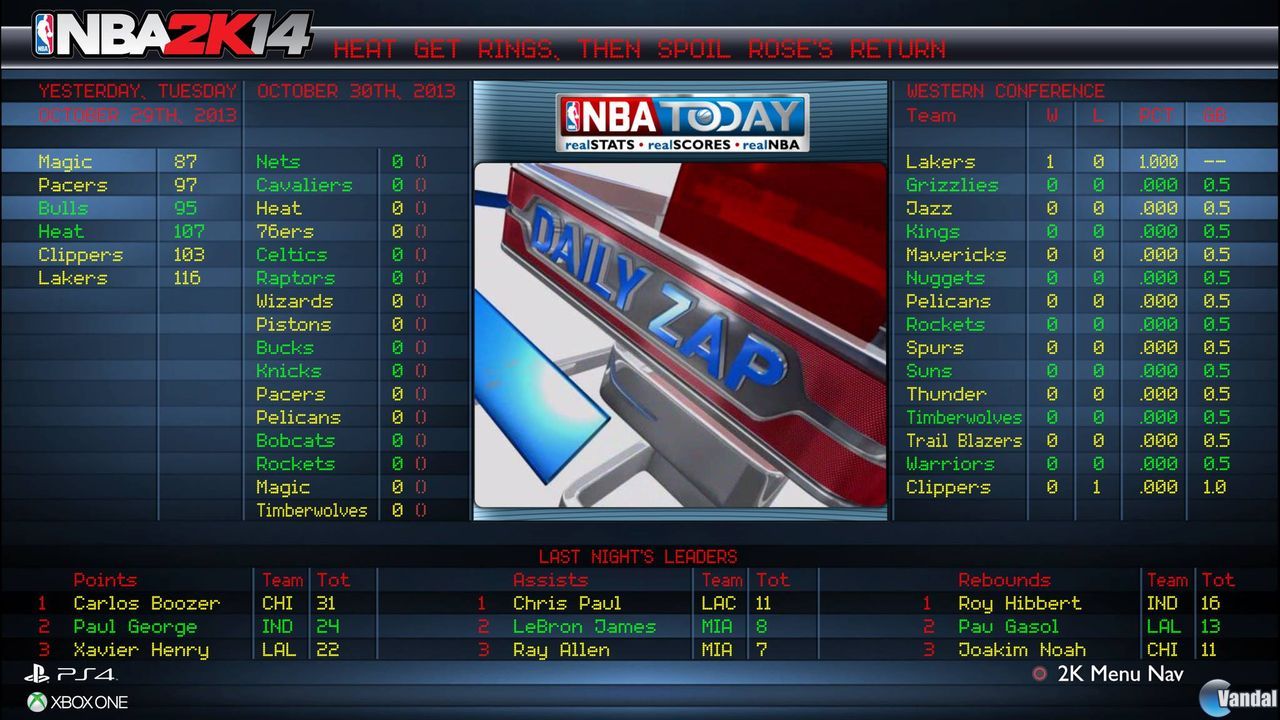Expand the October 30th, 2013 schedule header
This screenshot has height=720, width=1280.
(x=357, y=90)
